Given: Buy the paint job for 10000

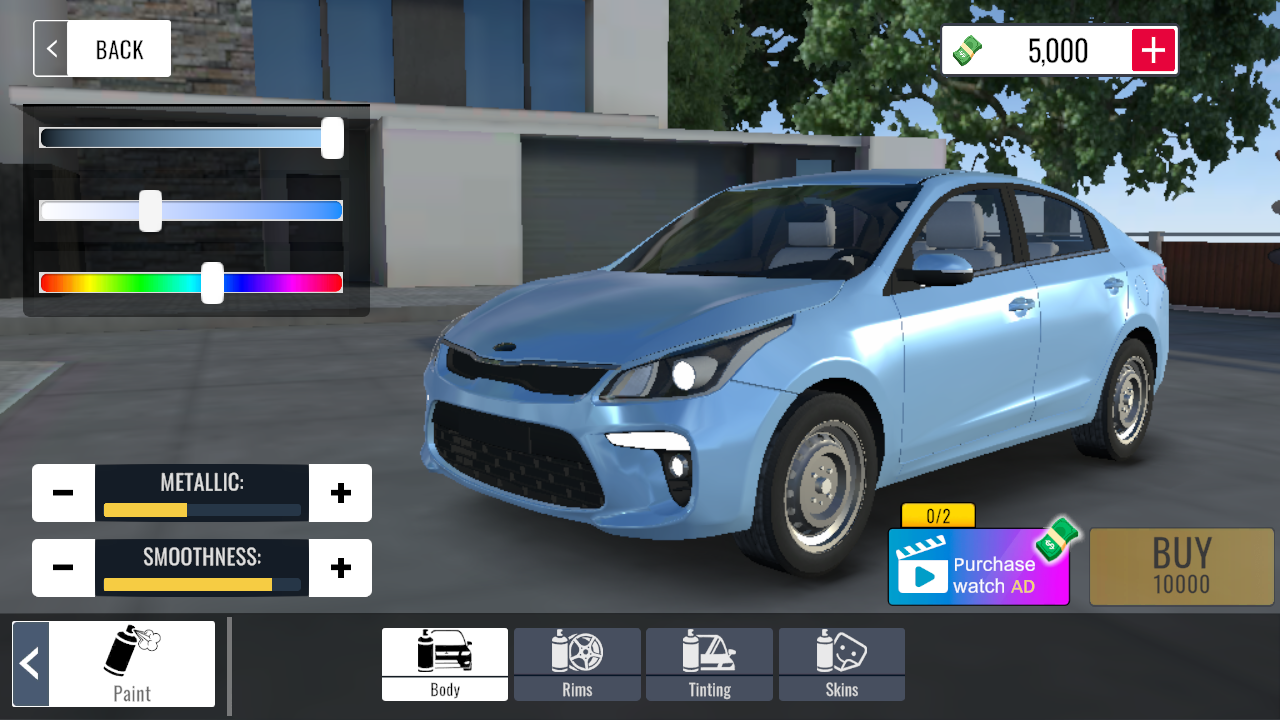Looking at the screenshot, I should point(1181,567).
